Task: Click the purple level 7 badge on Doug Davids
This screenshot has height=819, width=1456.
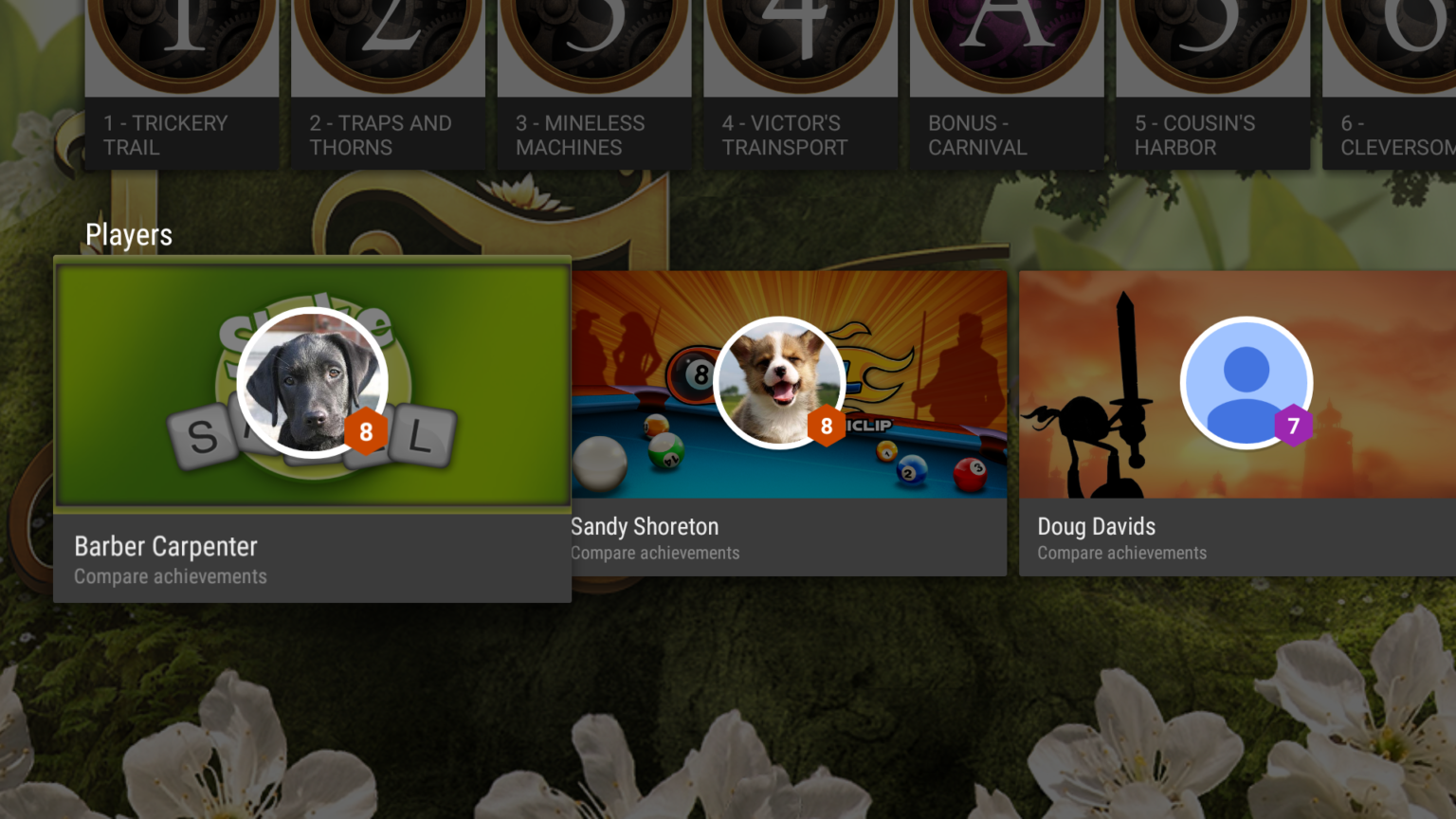Action: [1295, 426]
